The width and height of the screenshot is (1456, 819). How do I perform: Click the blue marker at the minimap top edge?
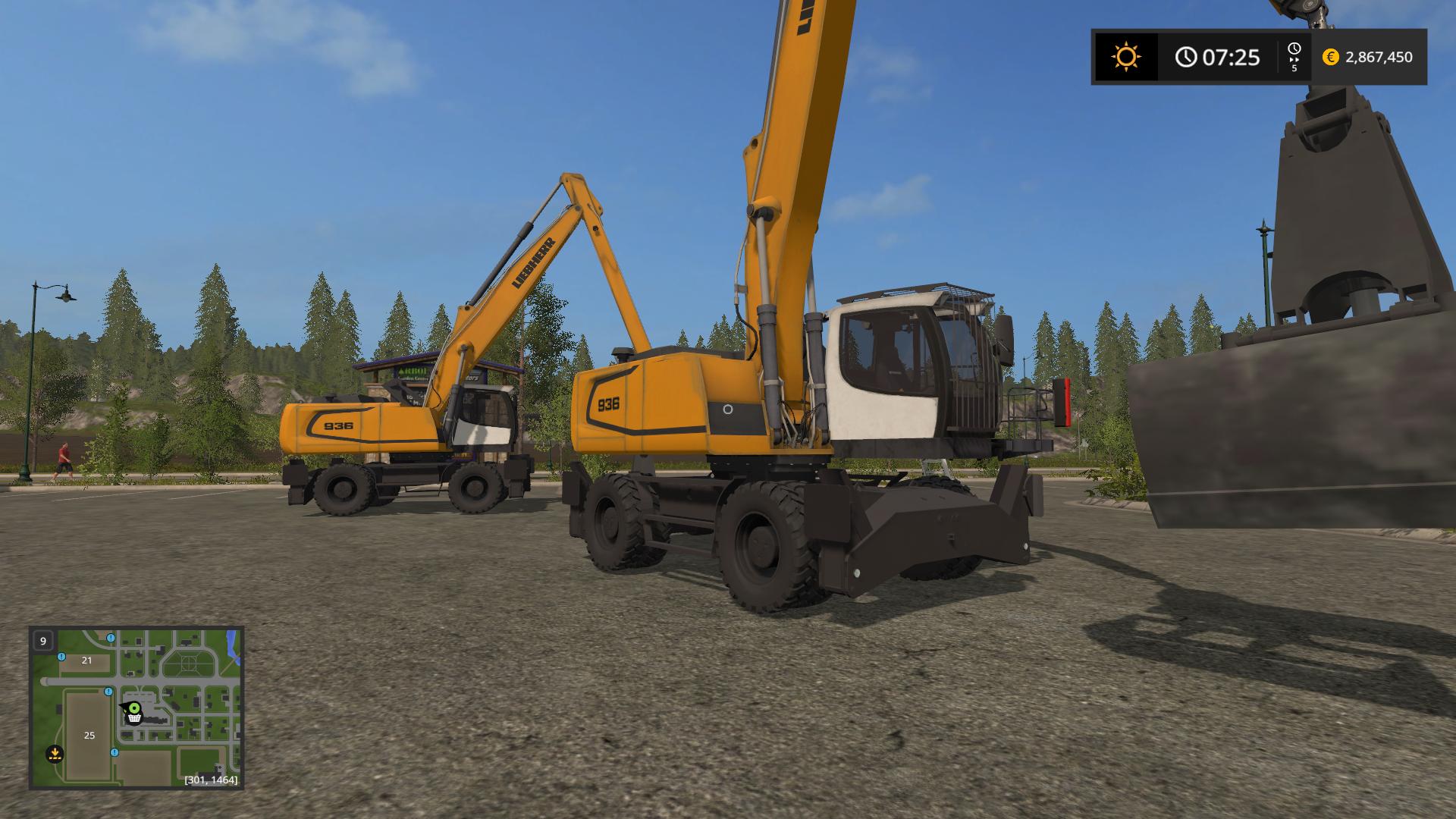point(111,639)
